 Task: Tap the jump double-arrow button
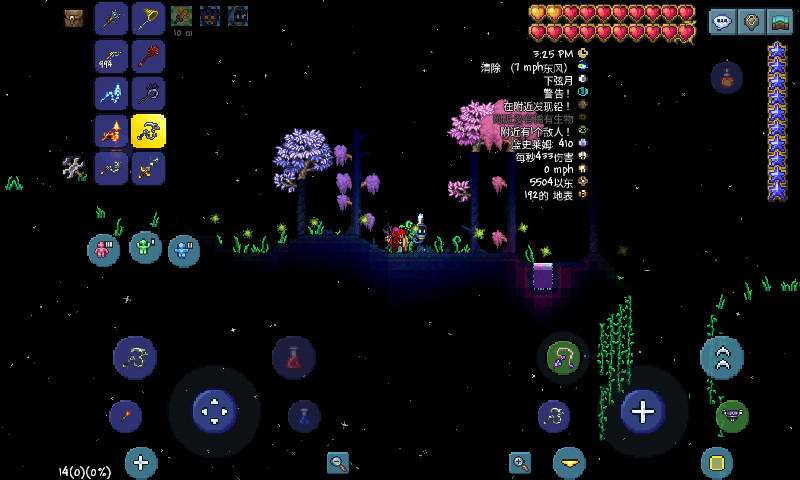[721, 357]
